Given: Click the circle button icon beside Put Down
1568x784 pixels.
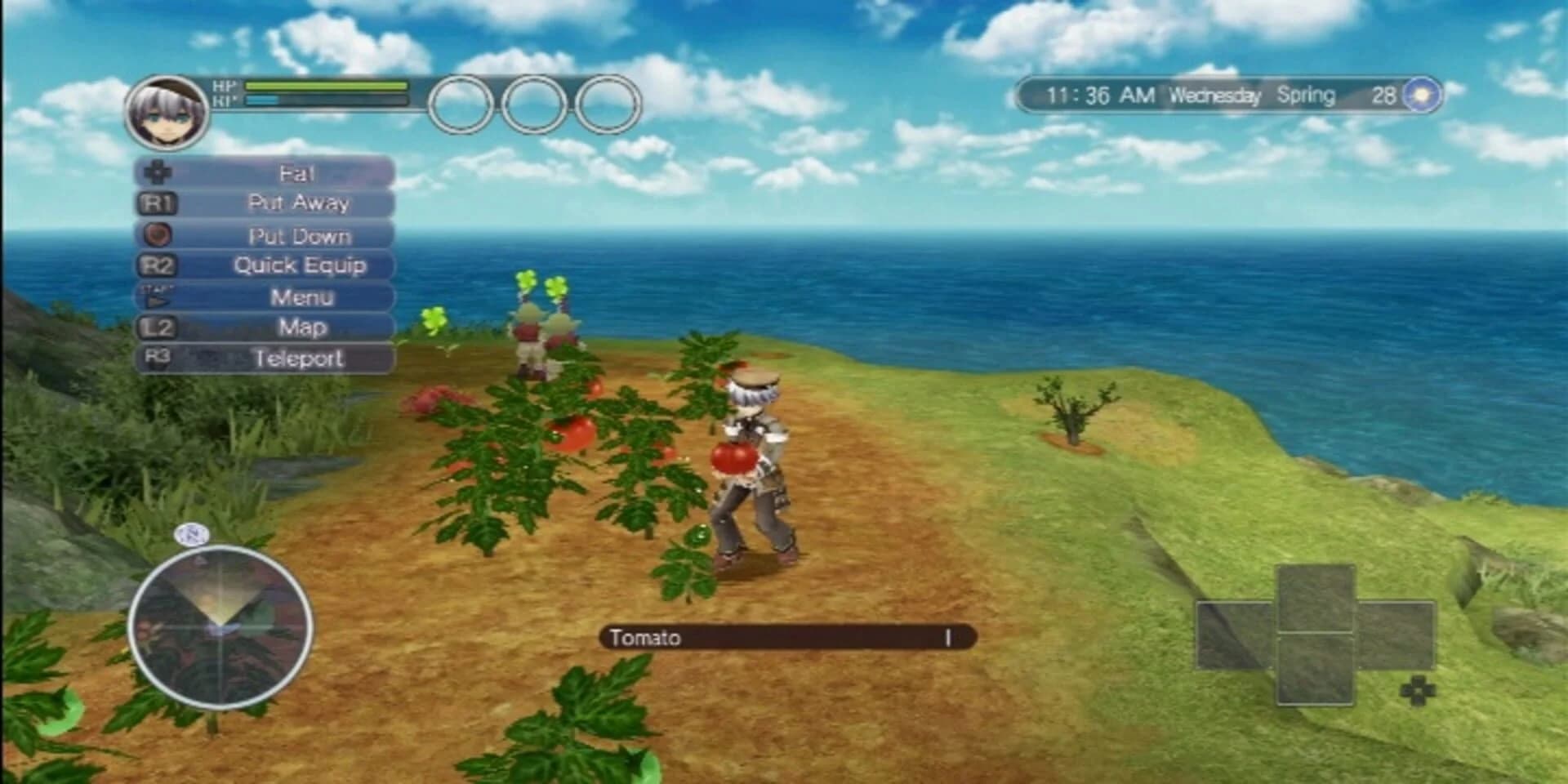Looking at the screenshot, I should click(x=158, y=234).
